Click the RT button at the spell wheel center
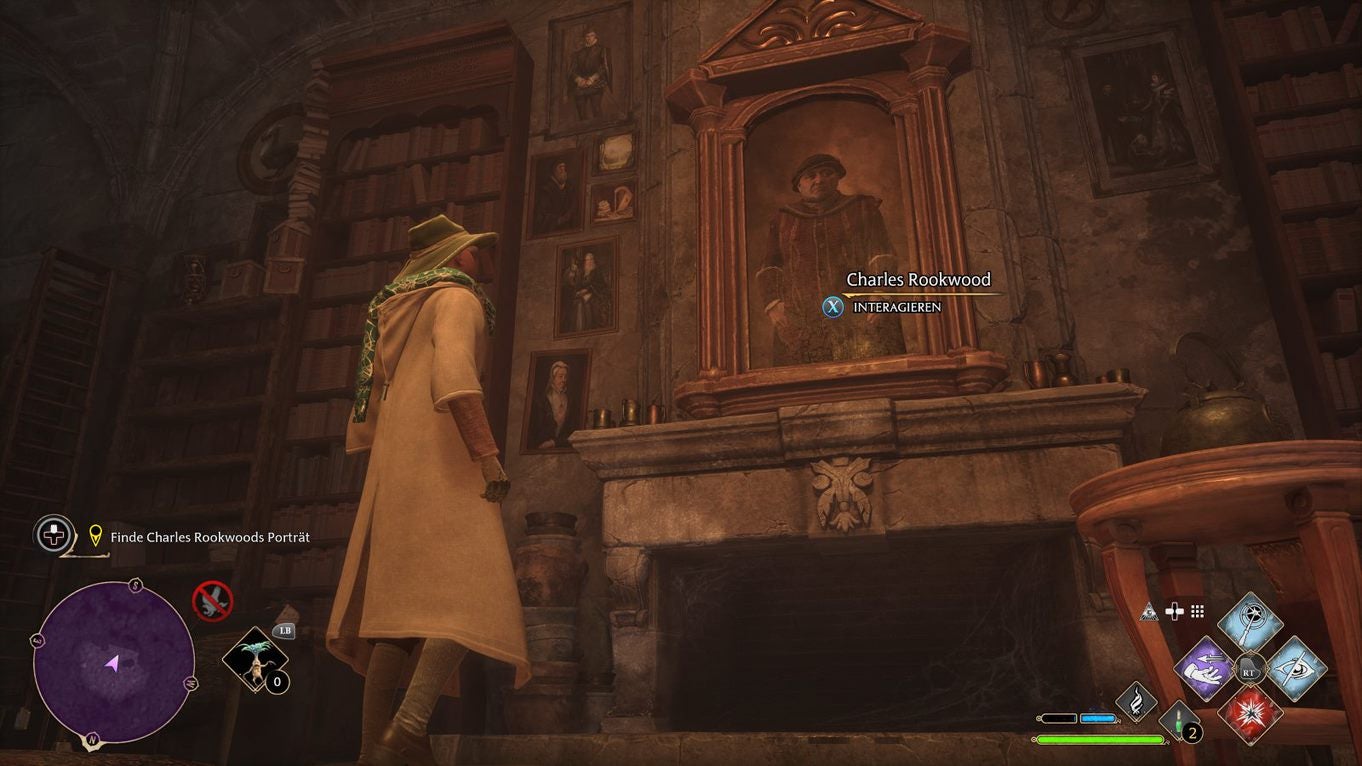The height and width of the screenshot is (766, 1362). point(1249,671)
